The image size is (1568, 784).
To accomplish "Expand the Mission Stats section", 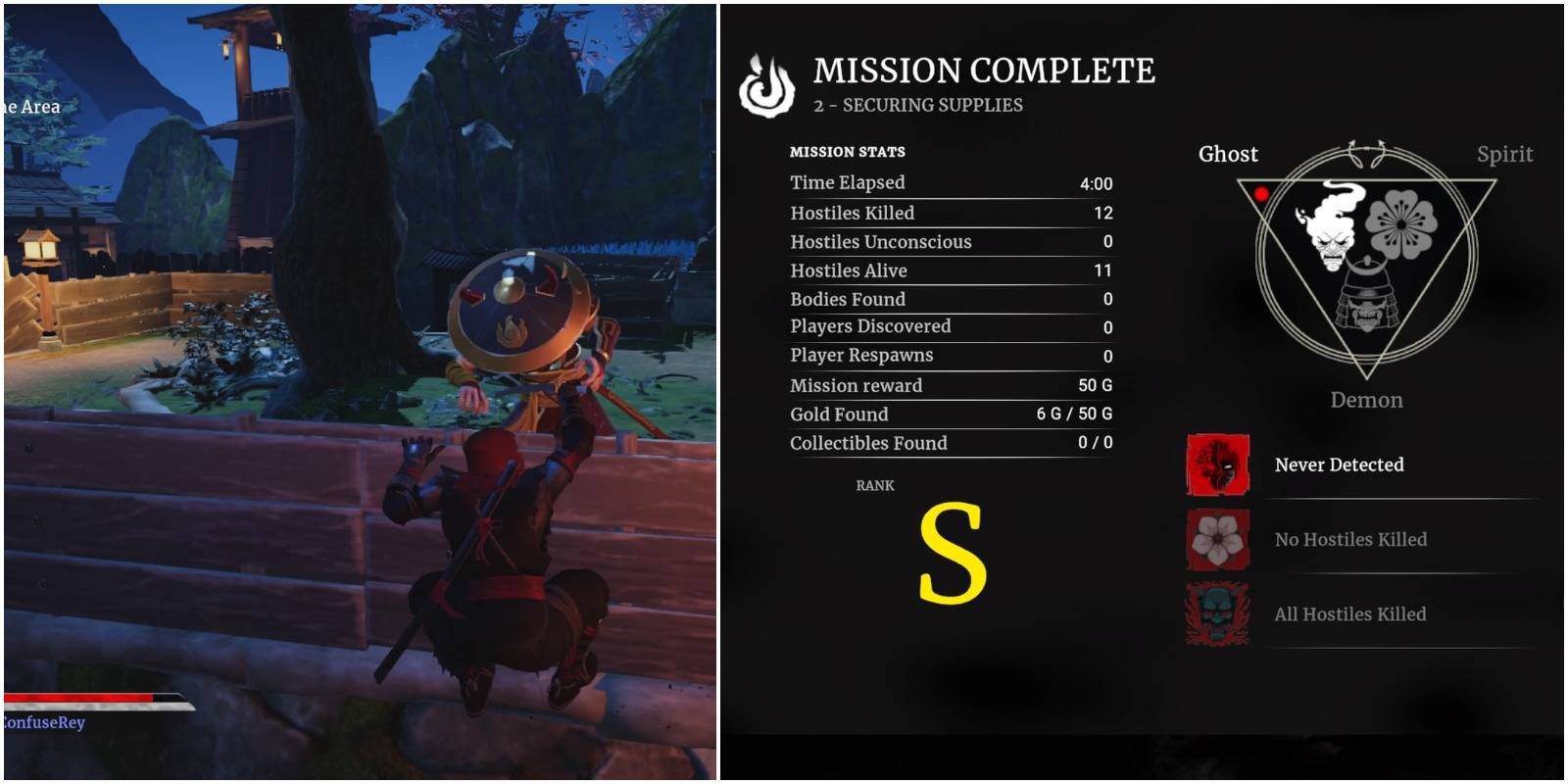I will pyautogui.click(x=847, y=152).
